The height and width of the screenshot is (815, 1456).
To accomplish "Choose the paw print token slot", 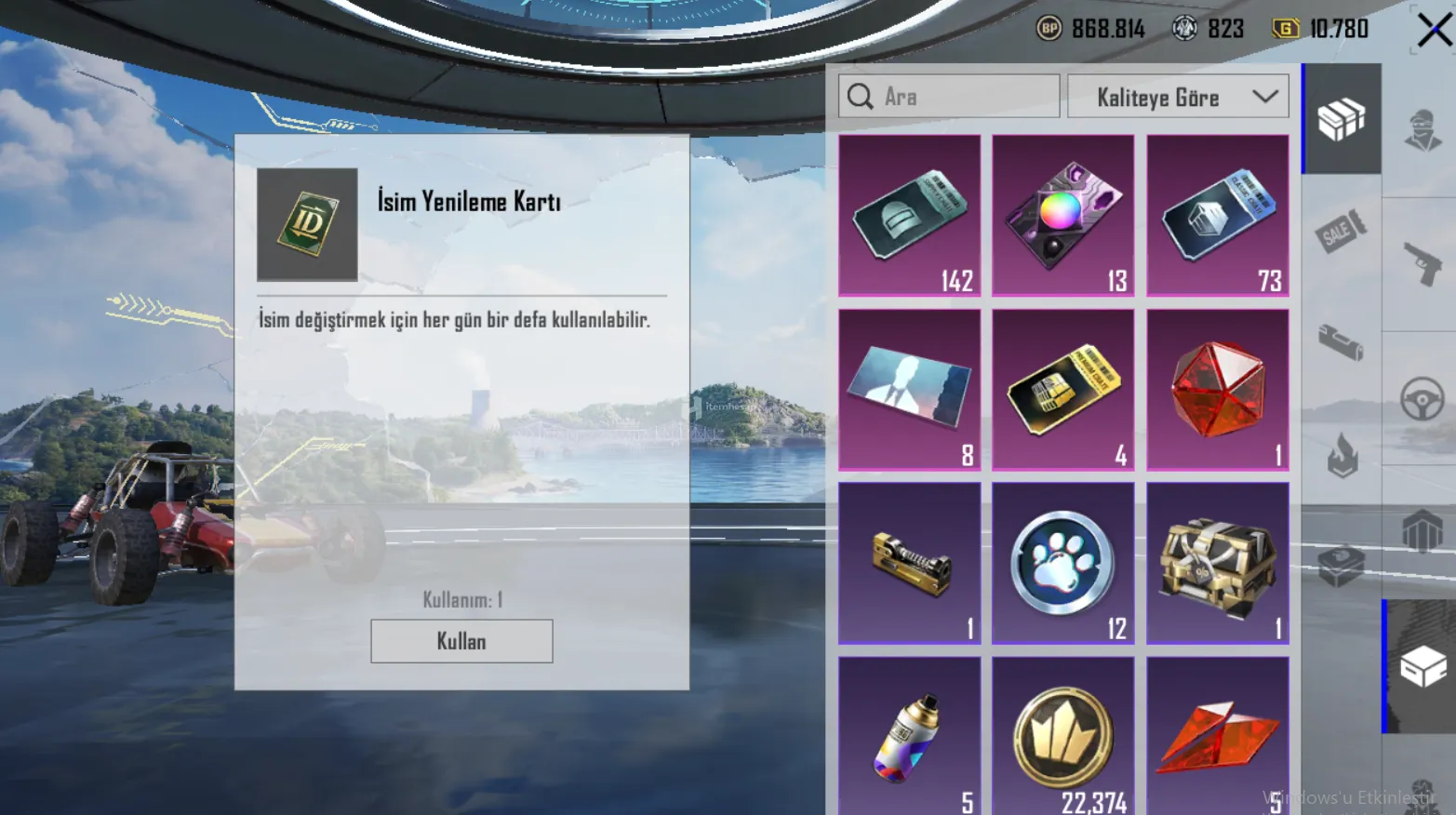I will [x=1062, y=563].
